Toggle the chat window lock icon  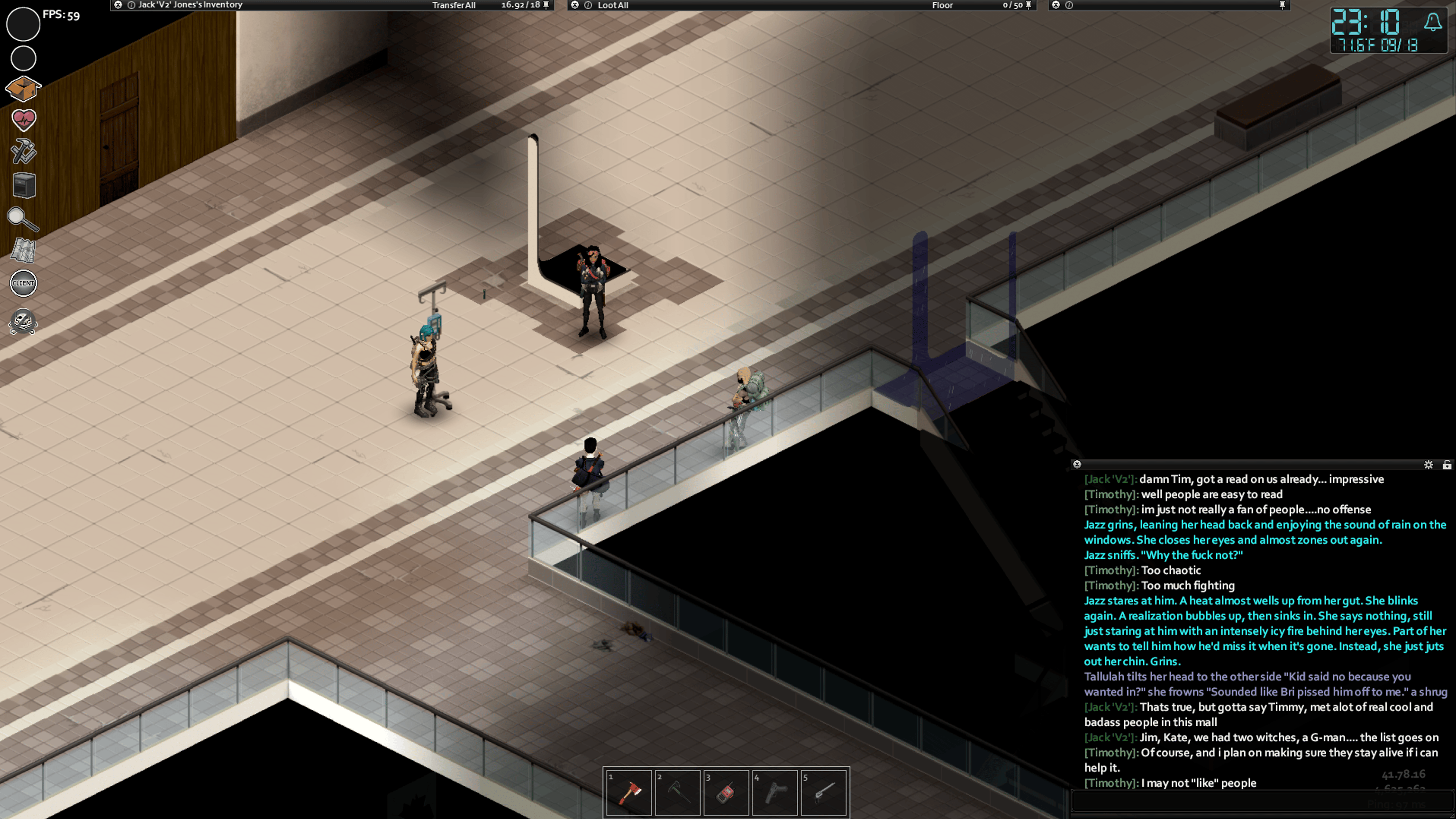click(x=1447, y=464)
